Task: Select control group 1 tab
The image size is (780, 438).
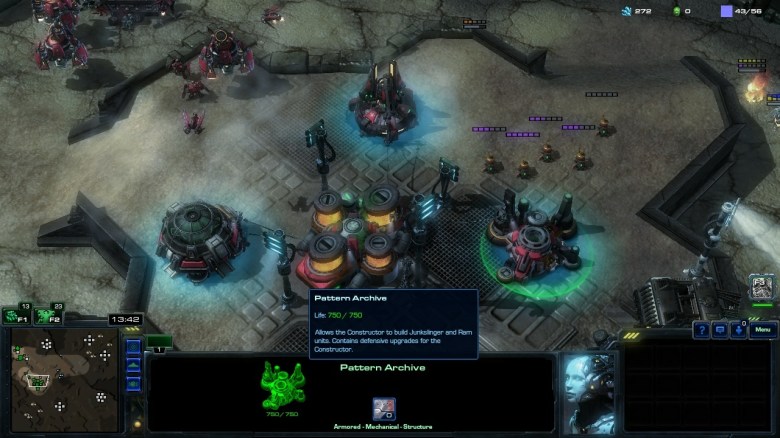Action: click(x=159, y=343)
